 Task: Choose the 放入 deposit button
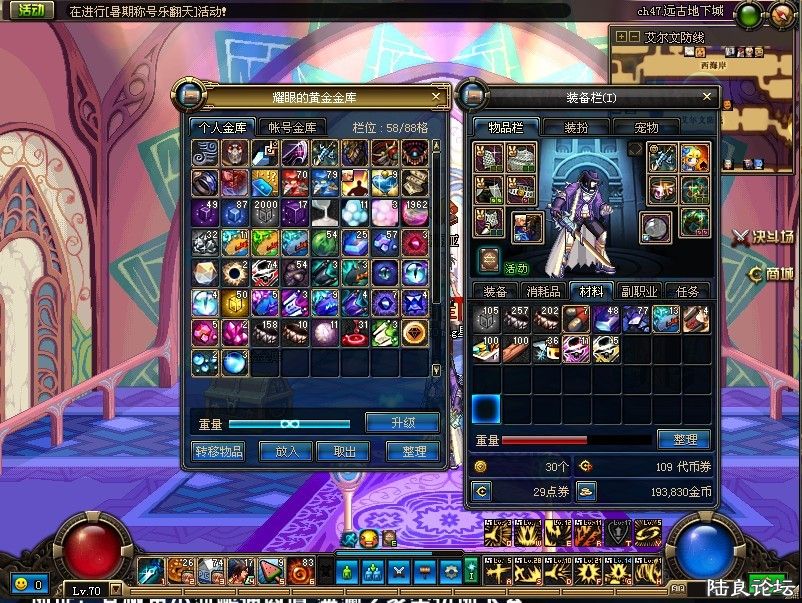coord(286,451)
